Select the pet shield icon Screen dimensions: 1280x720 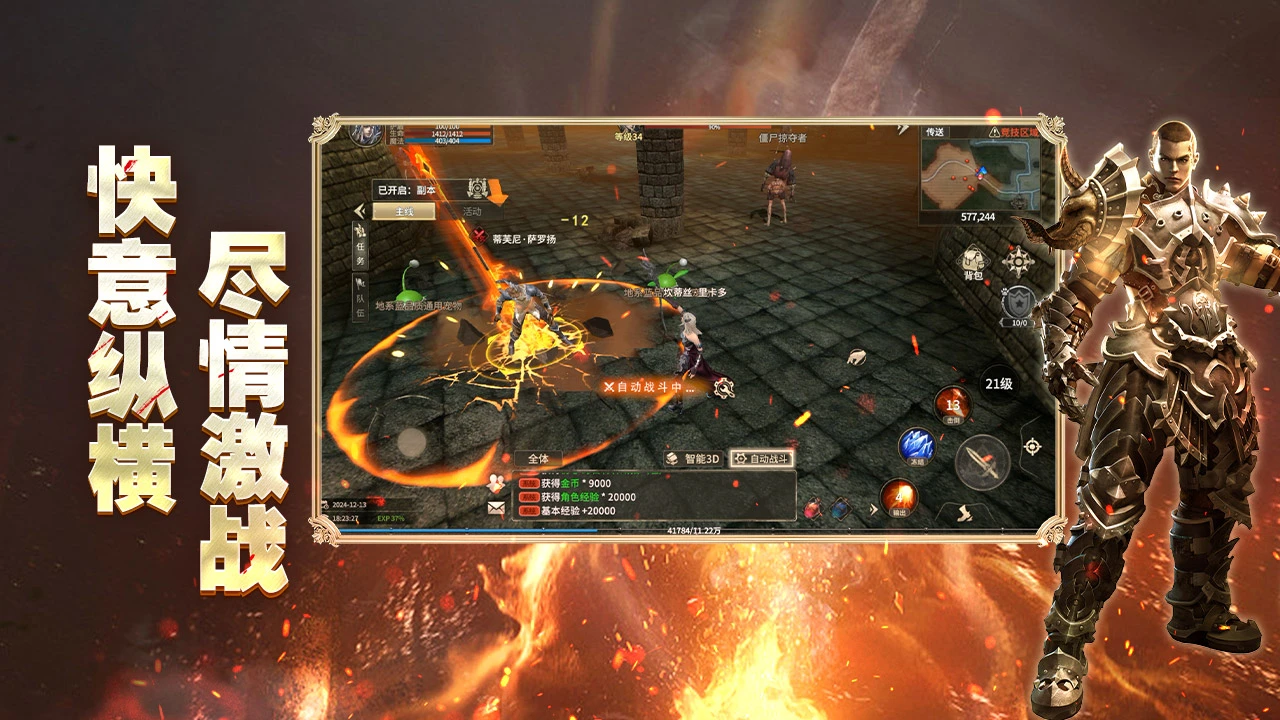click(1018, 303)
